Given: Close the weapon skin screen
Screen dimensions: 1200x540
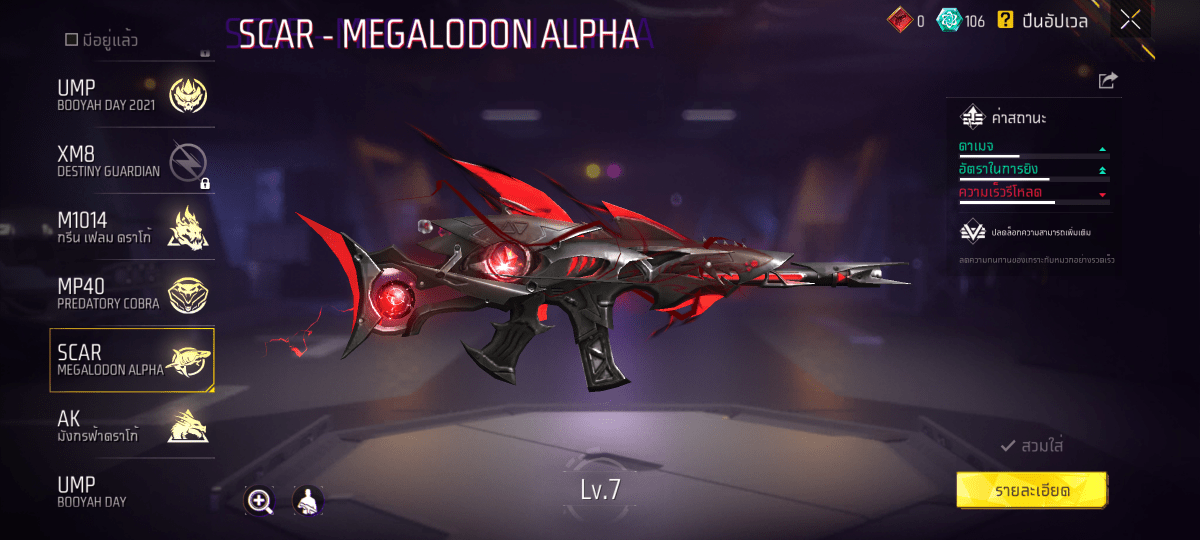Looking at the screenshot, I should coord(1130,20).
